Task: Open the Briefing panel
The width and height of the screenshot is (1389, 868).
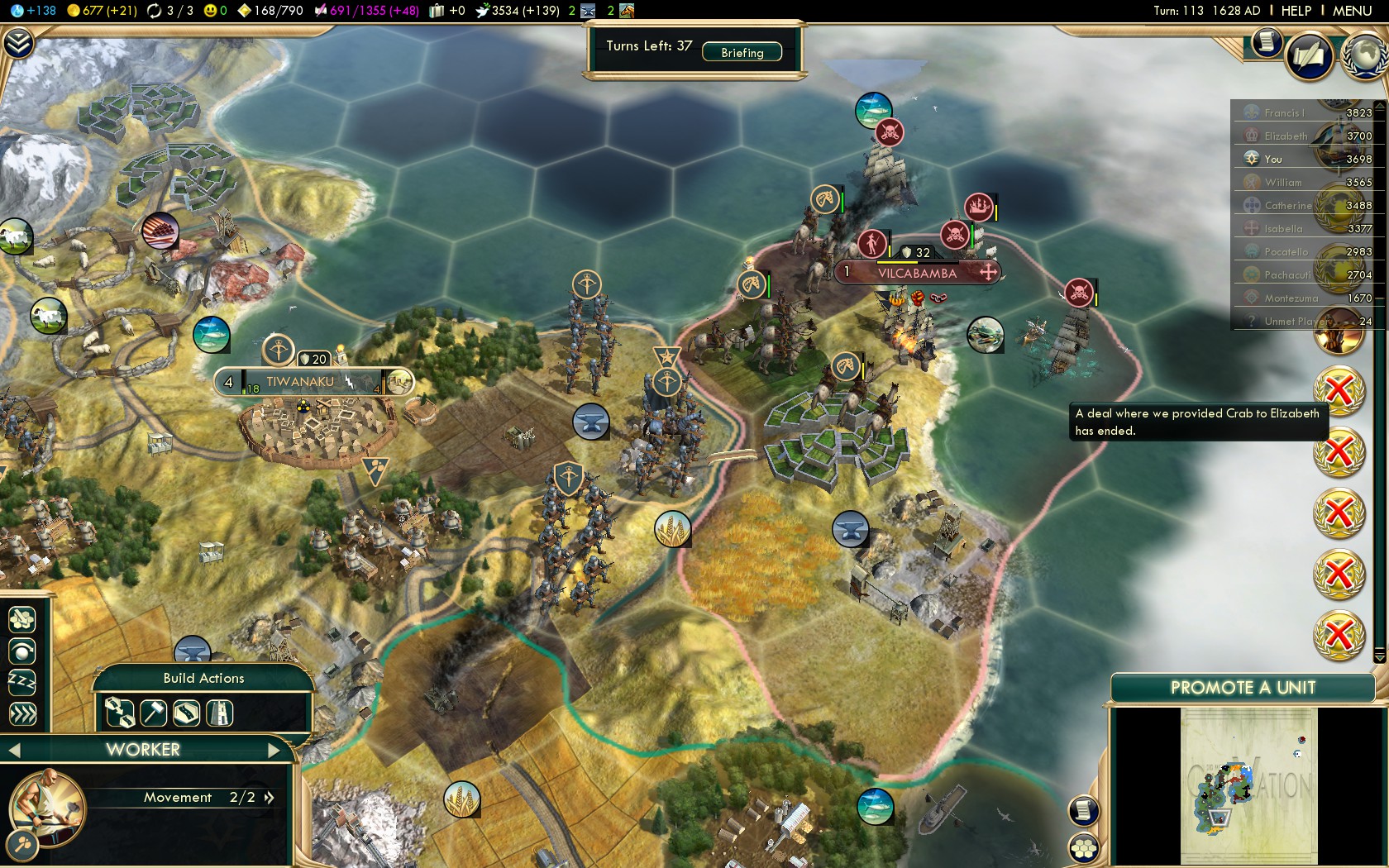Action: pos(742,52)
